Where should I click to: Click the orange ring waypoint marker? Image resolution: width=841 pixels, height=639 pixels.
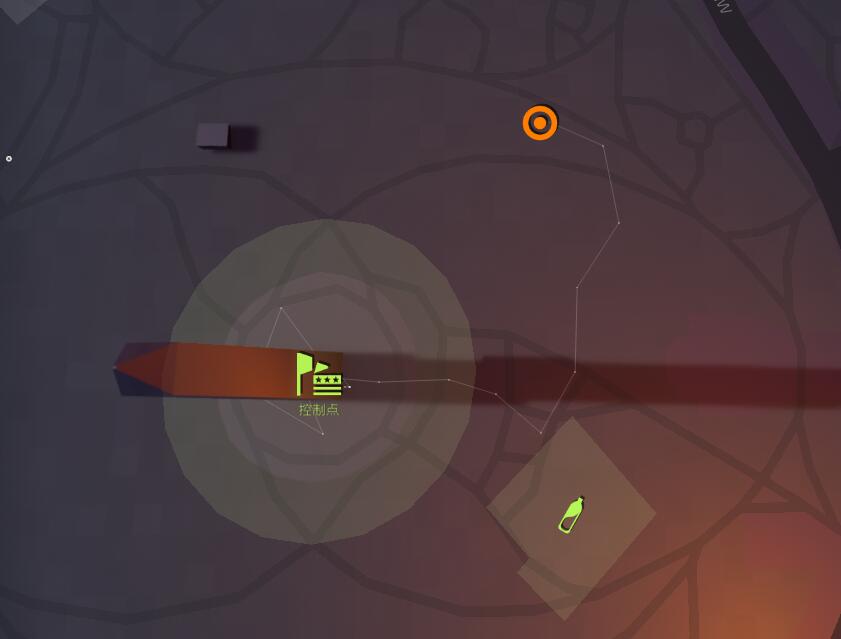540,123
